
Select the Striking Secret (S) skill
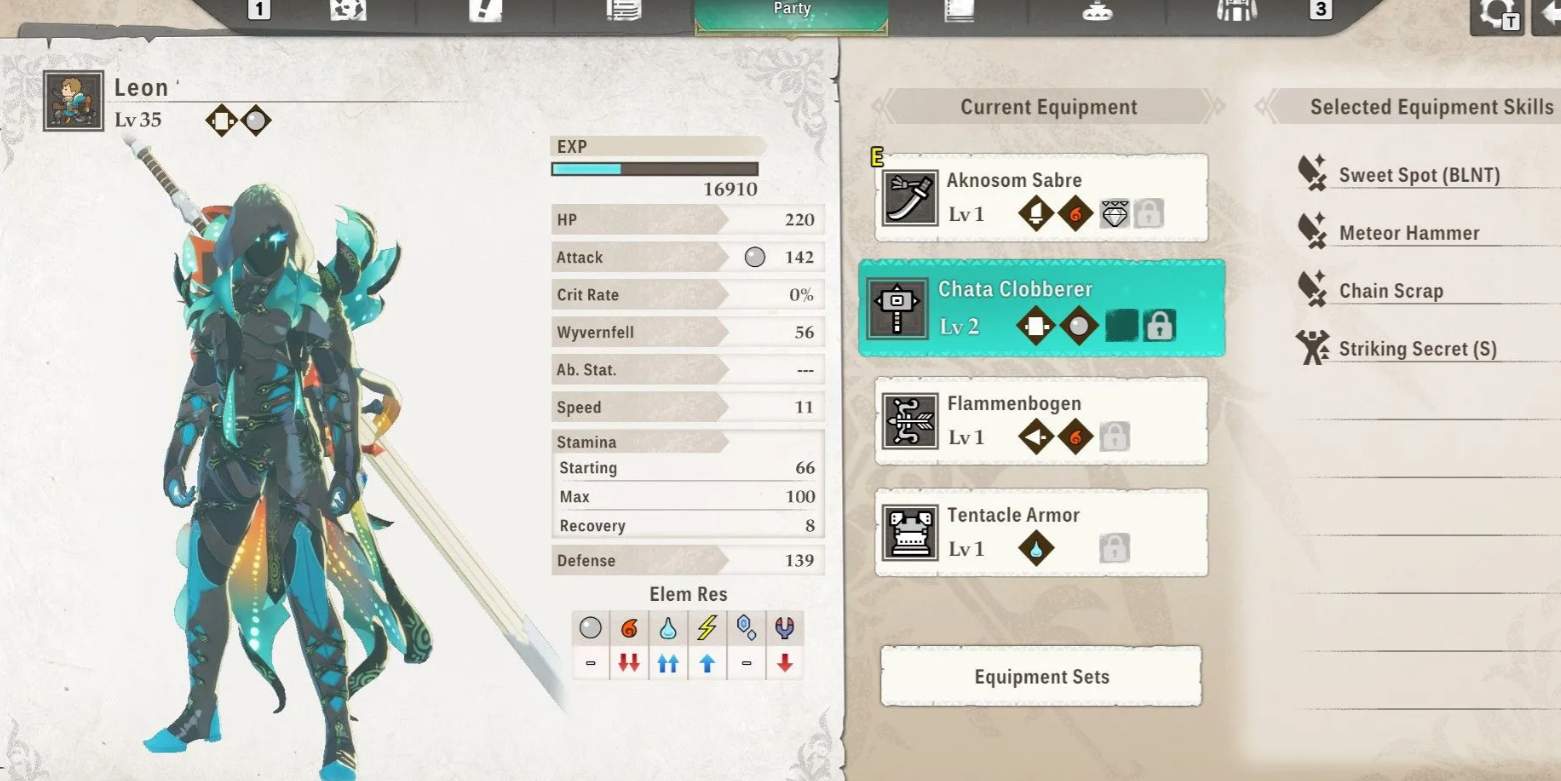pyautogui.click(x=1416, y=350)
